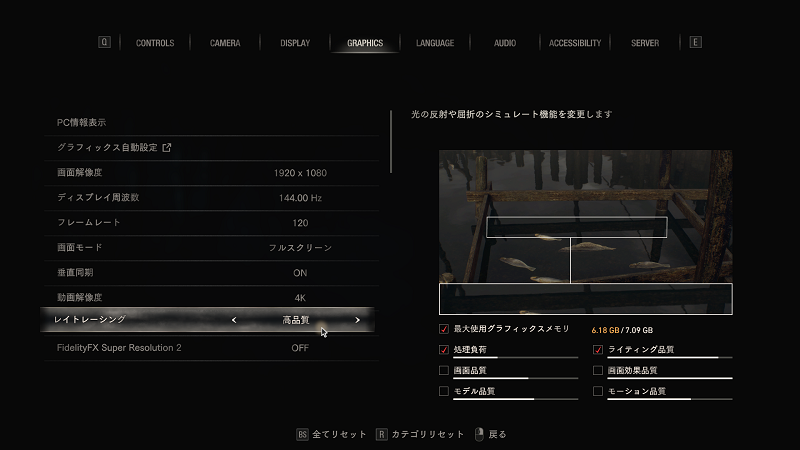Click the left arrow on レイトレーシング
800x450 pixels.
[234, 320]
